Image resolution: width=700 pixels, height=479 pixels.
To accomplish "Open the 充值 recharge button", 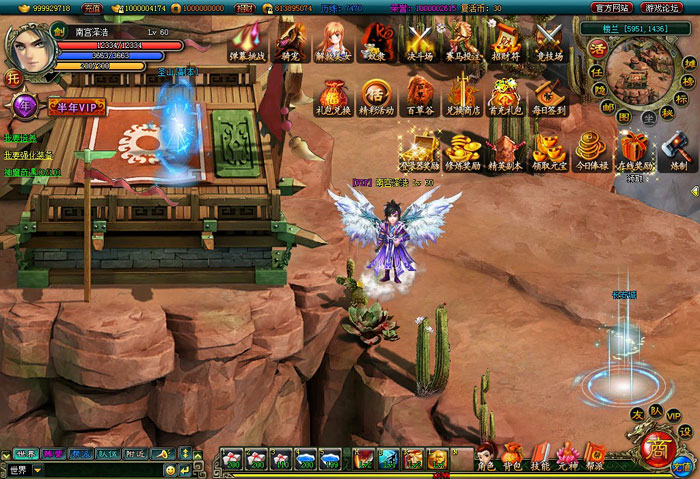I will click(91, 7).
